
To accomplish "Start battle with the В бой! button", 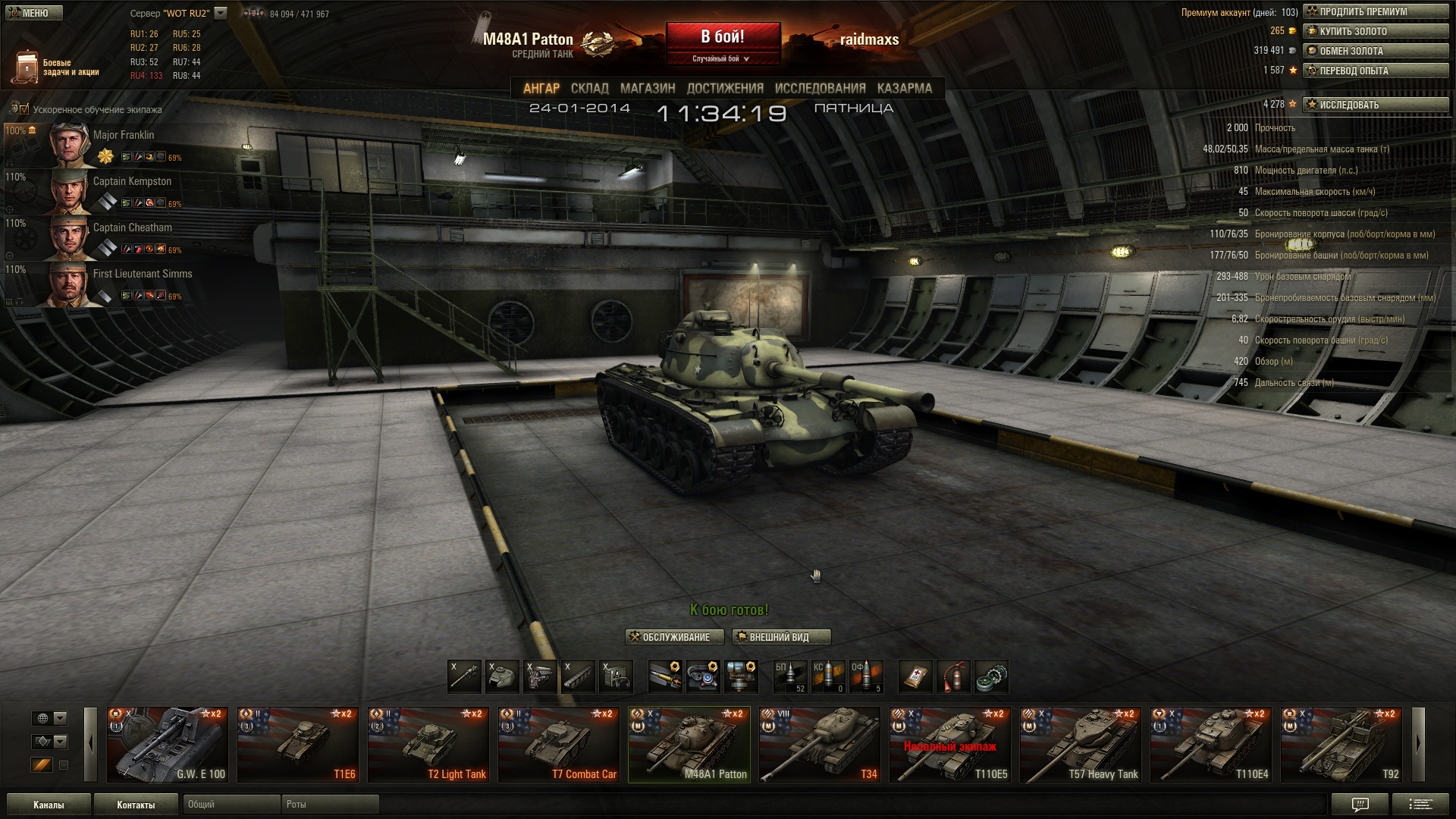I will click(723, 38).
